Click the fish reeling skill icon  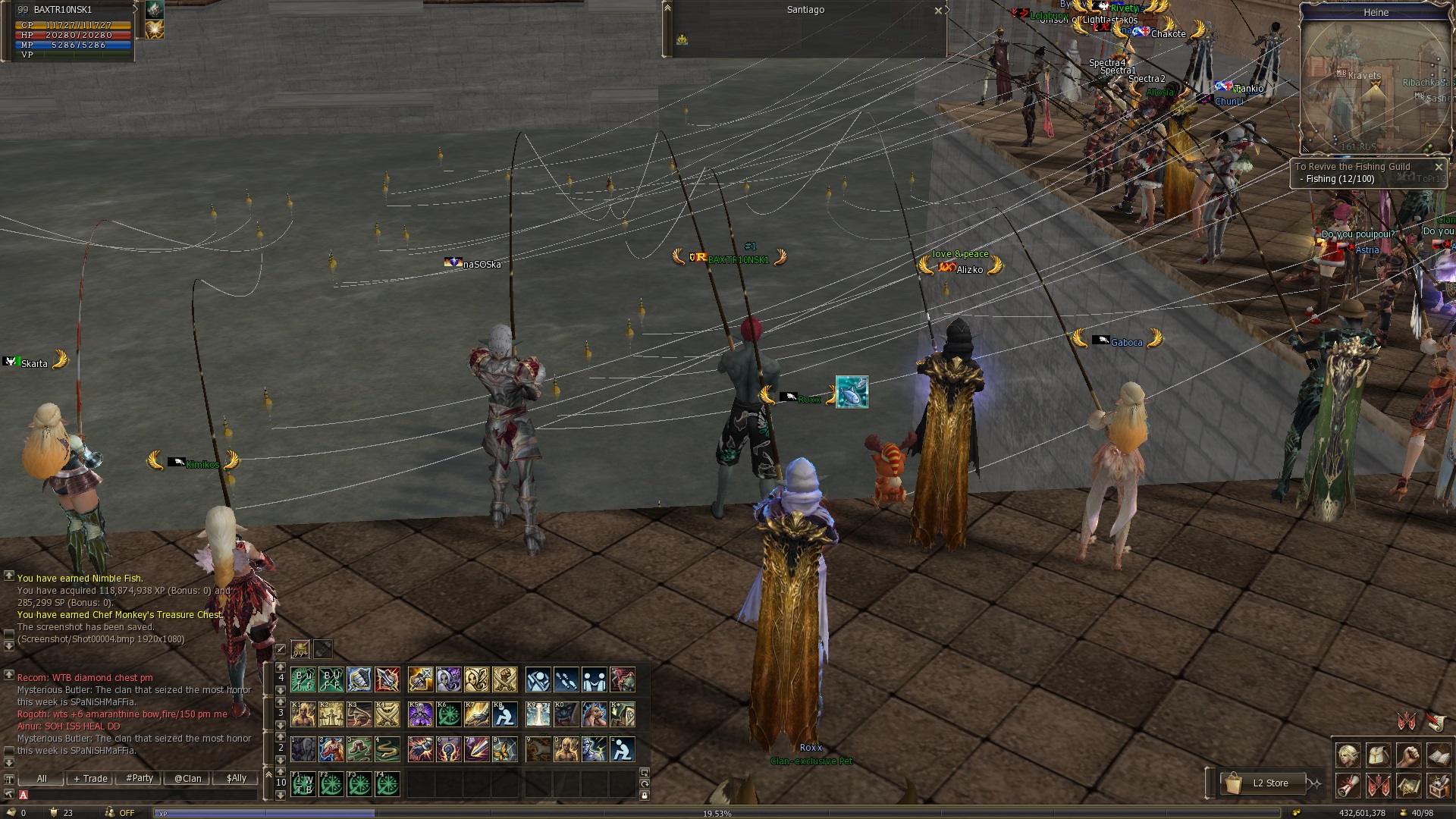click(x=852, y=392)
